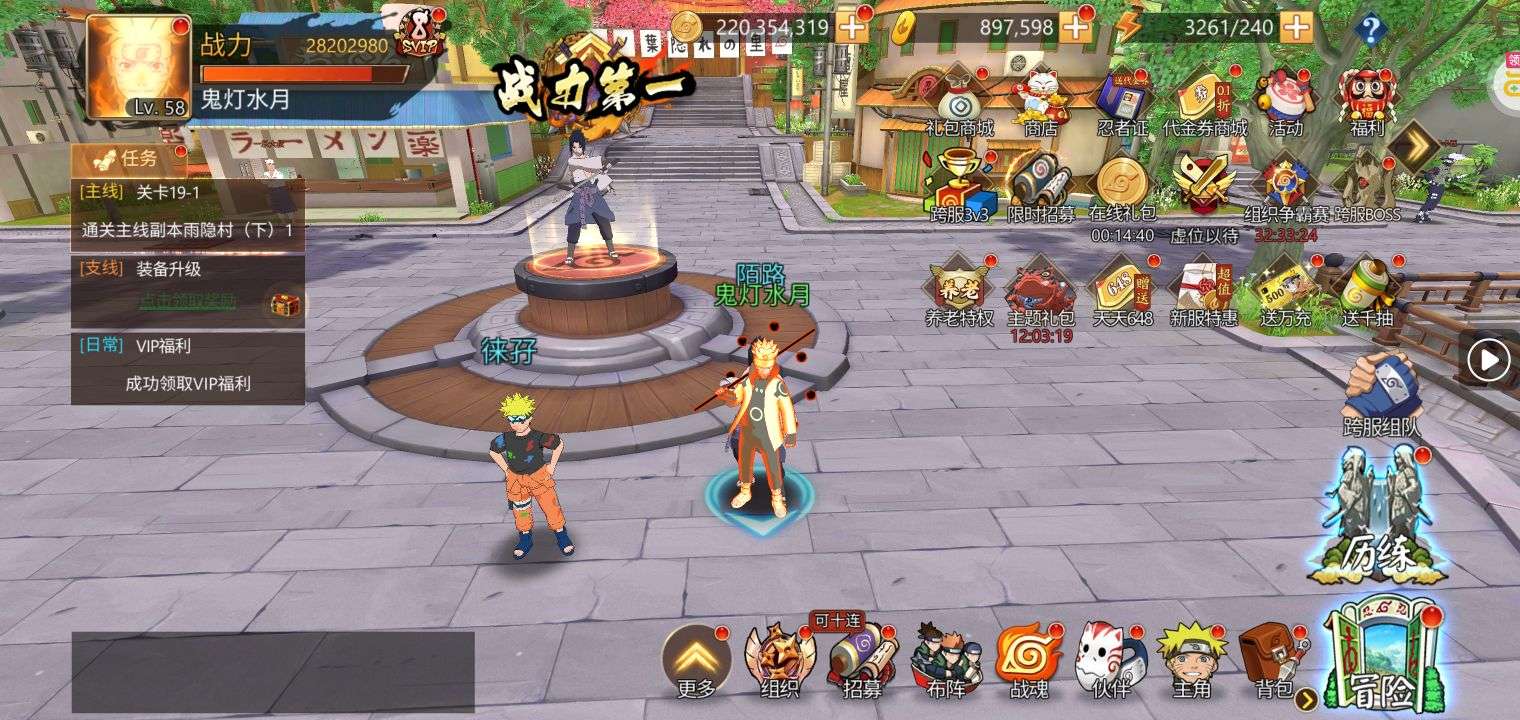The width and height of the screenshot is (1520, 720).
Task: Add gold with the plus button beside 220,354,319
Action: [852, 28]
